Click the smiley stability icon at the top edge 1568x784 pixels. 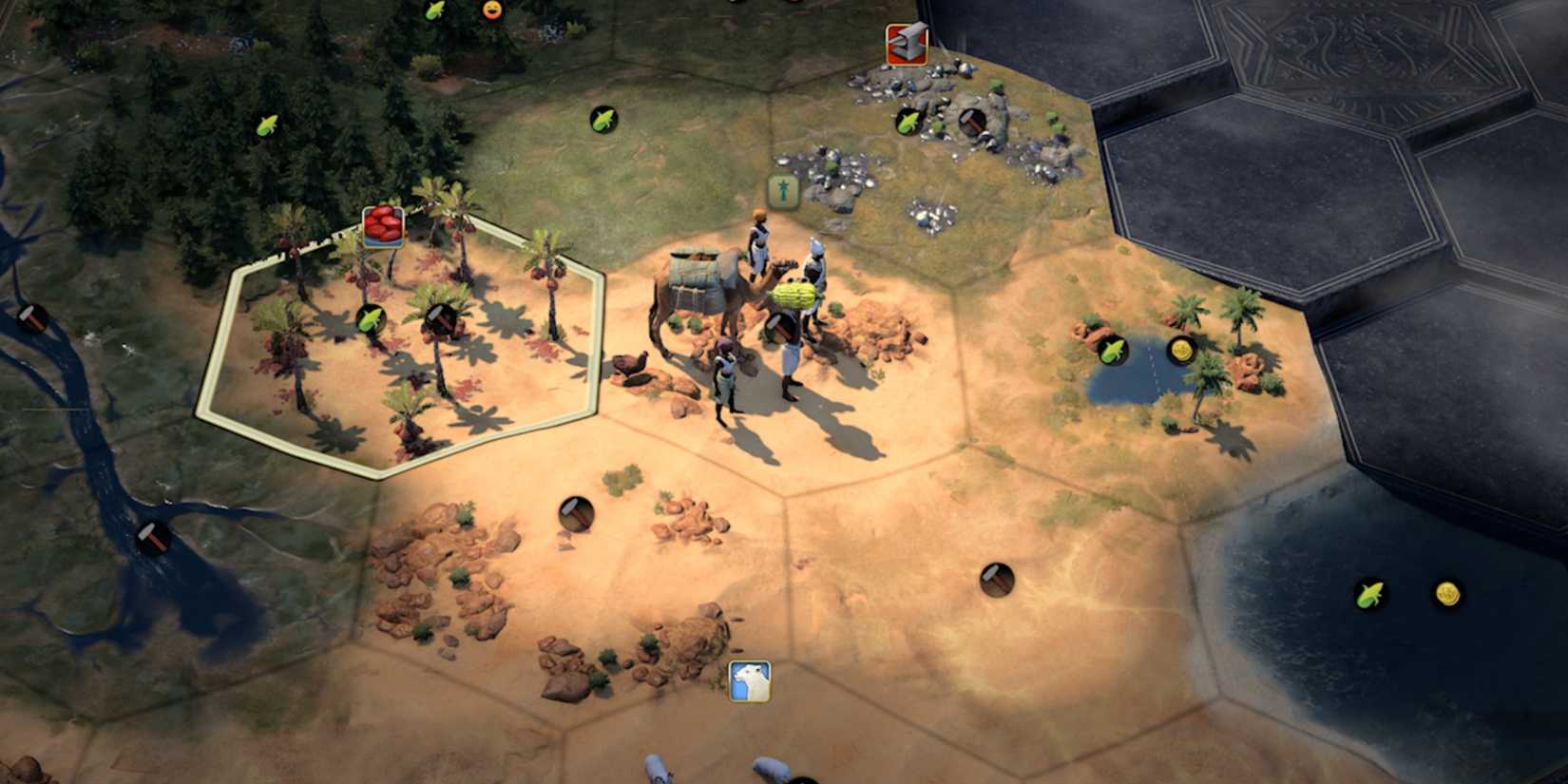click(492, 8)
